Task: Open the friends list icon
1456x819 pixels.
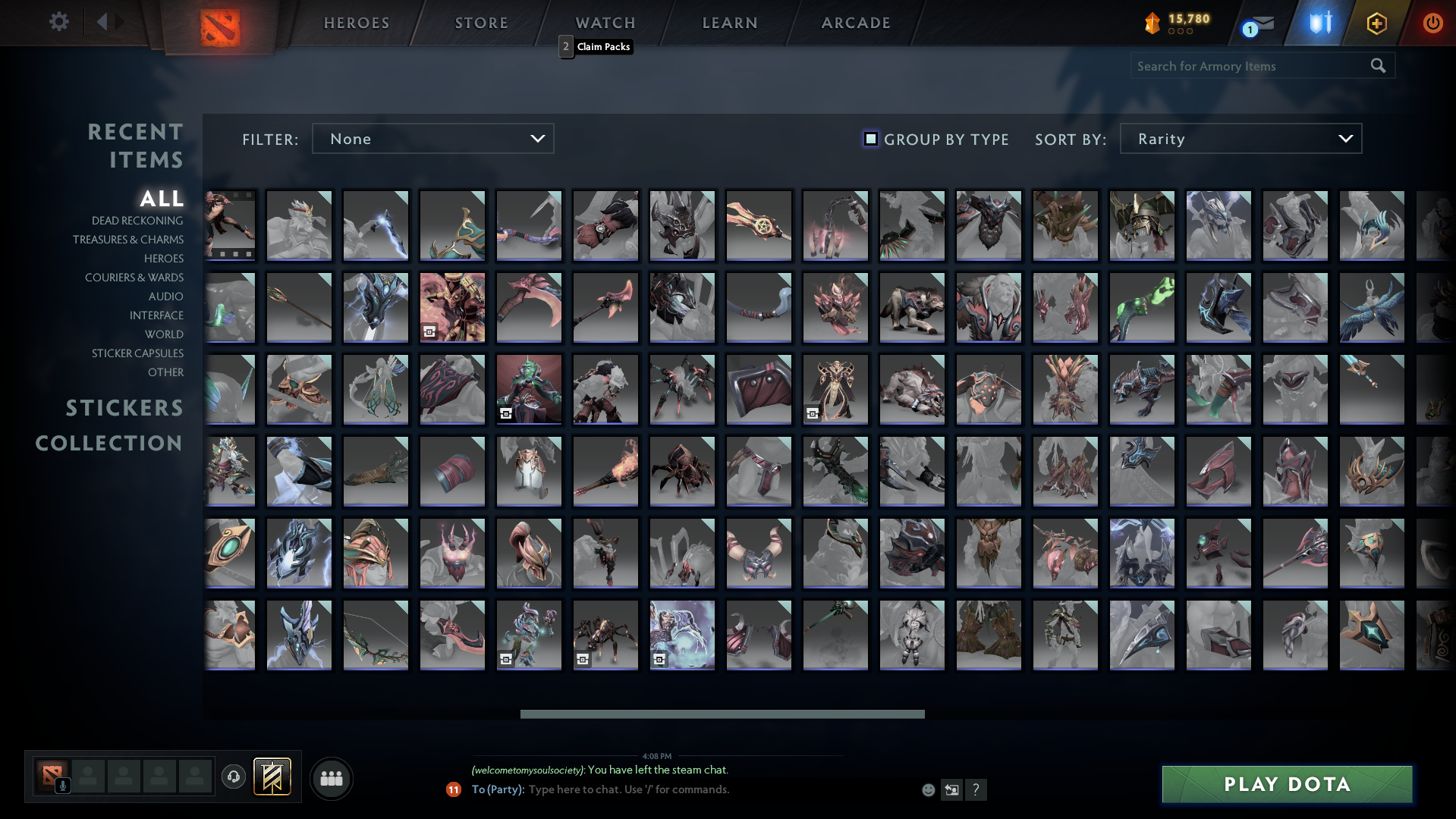Action: 330,778
